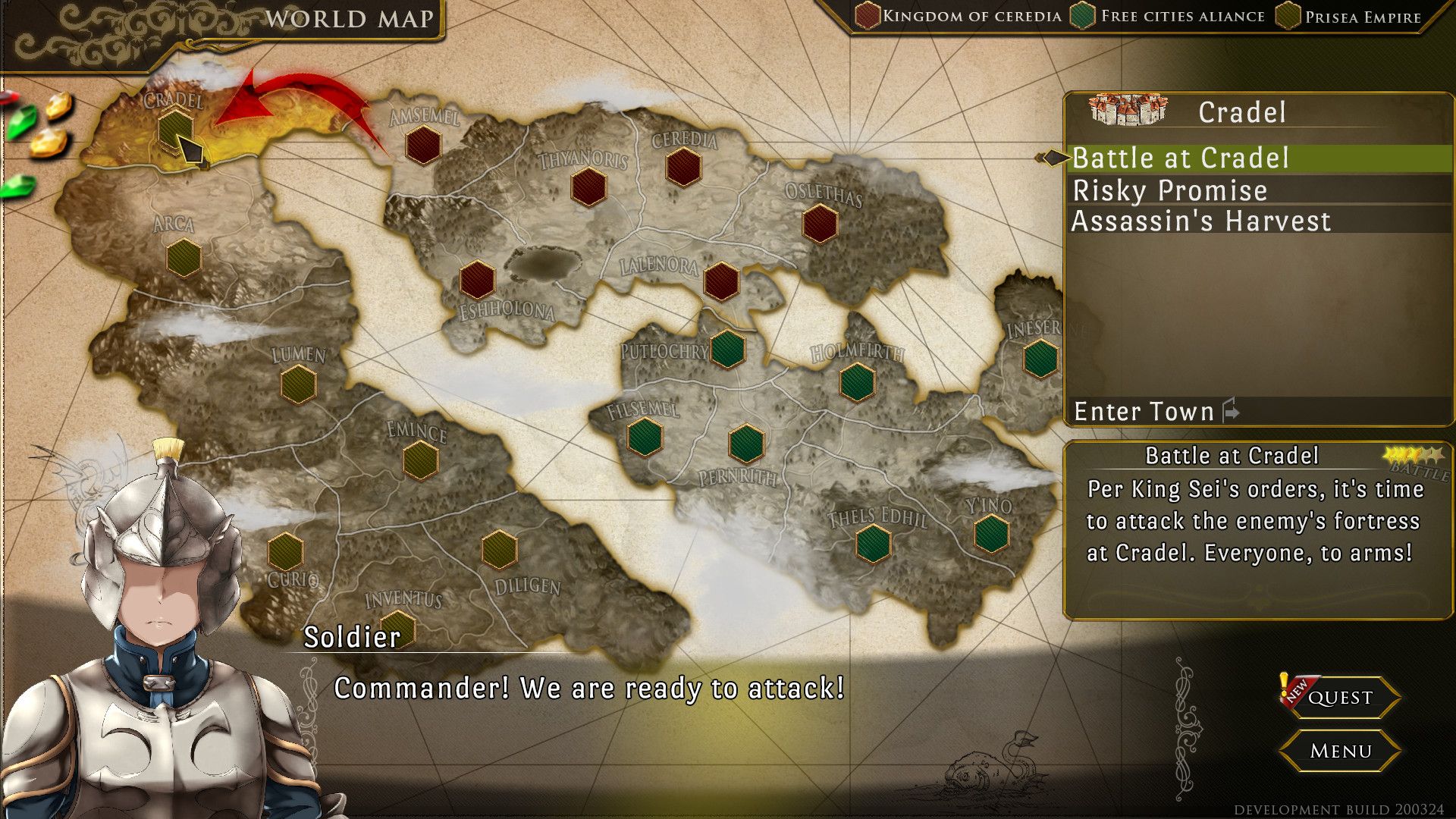The image size is (1456, 819).
Task: Click the Emince town marker
Action: (x=420, y=460)
